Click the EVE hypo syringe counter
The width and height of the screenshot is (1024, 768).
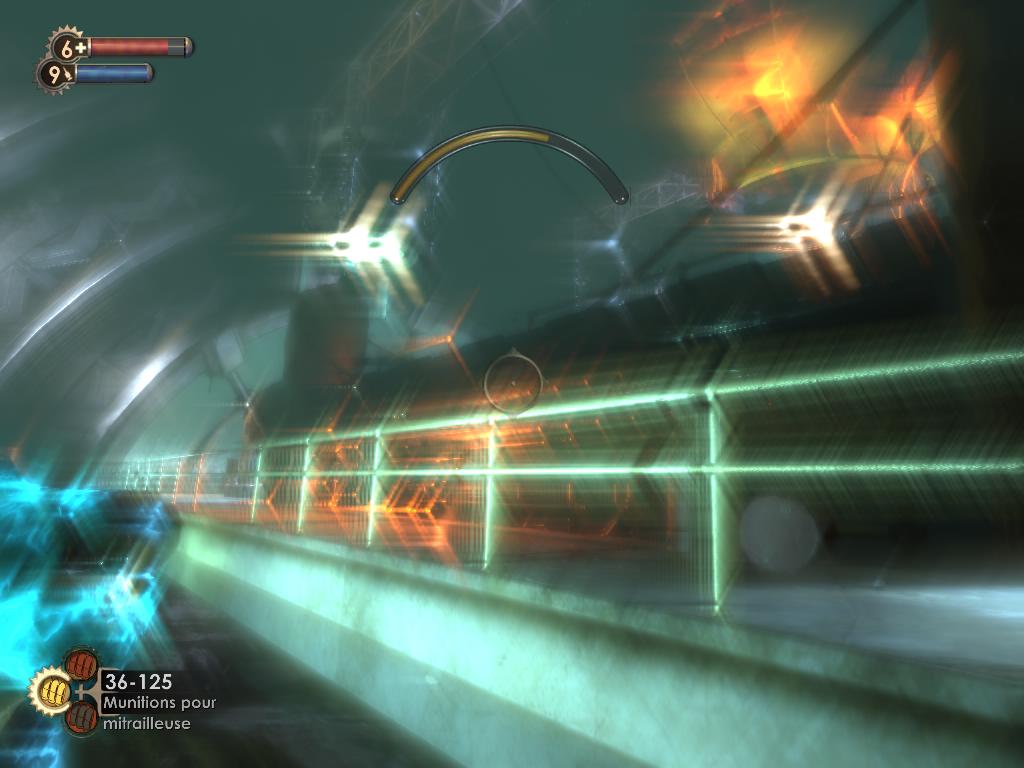(x=55, y=74)
